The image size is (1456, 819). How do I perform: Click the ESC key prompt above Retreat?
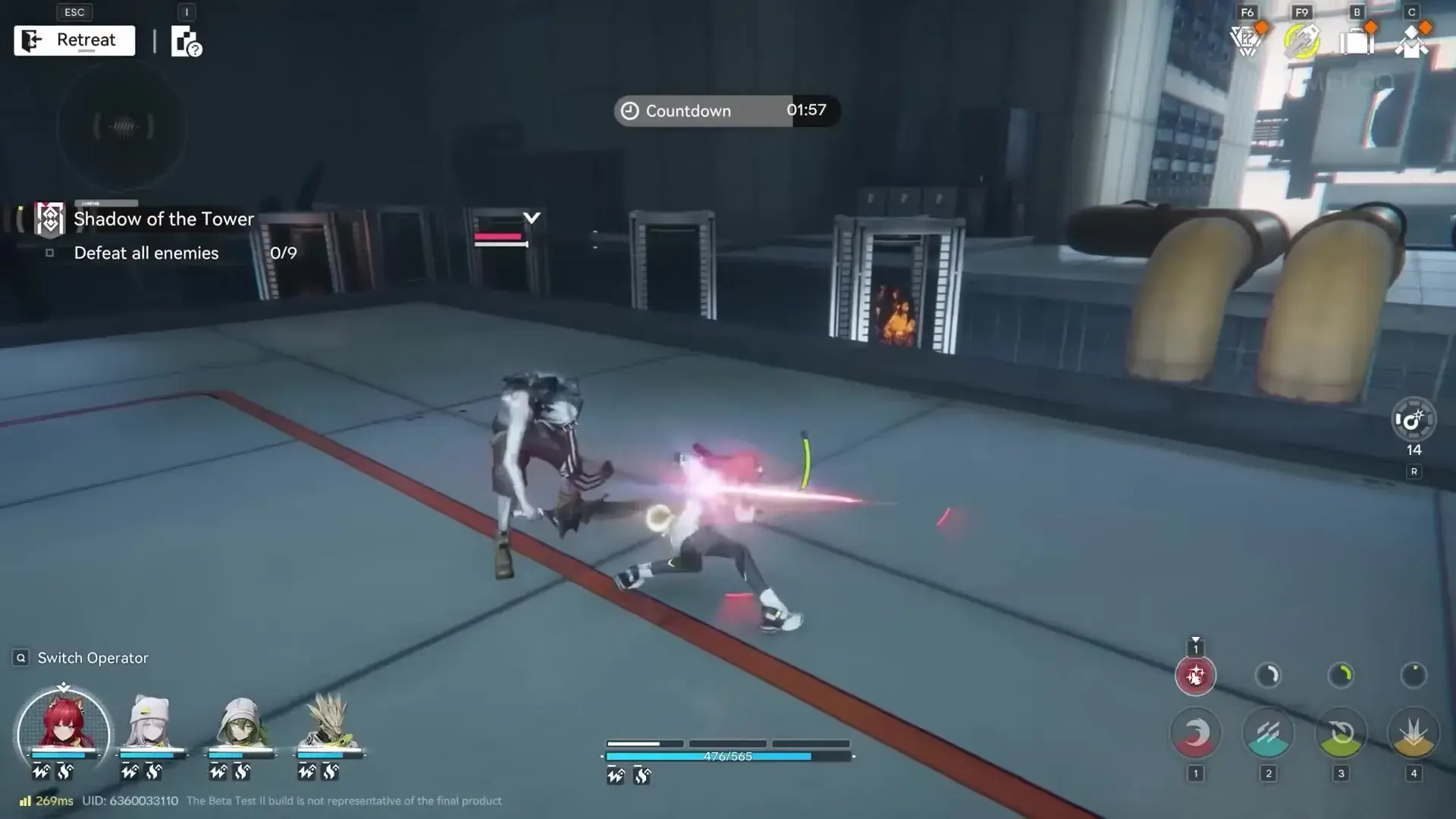pos(74,11)
